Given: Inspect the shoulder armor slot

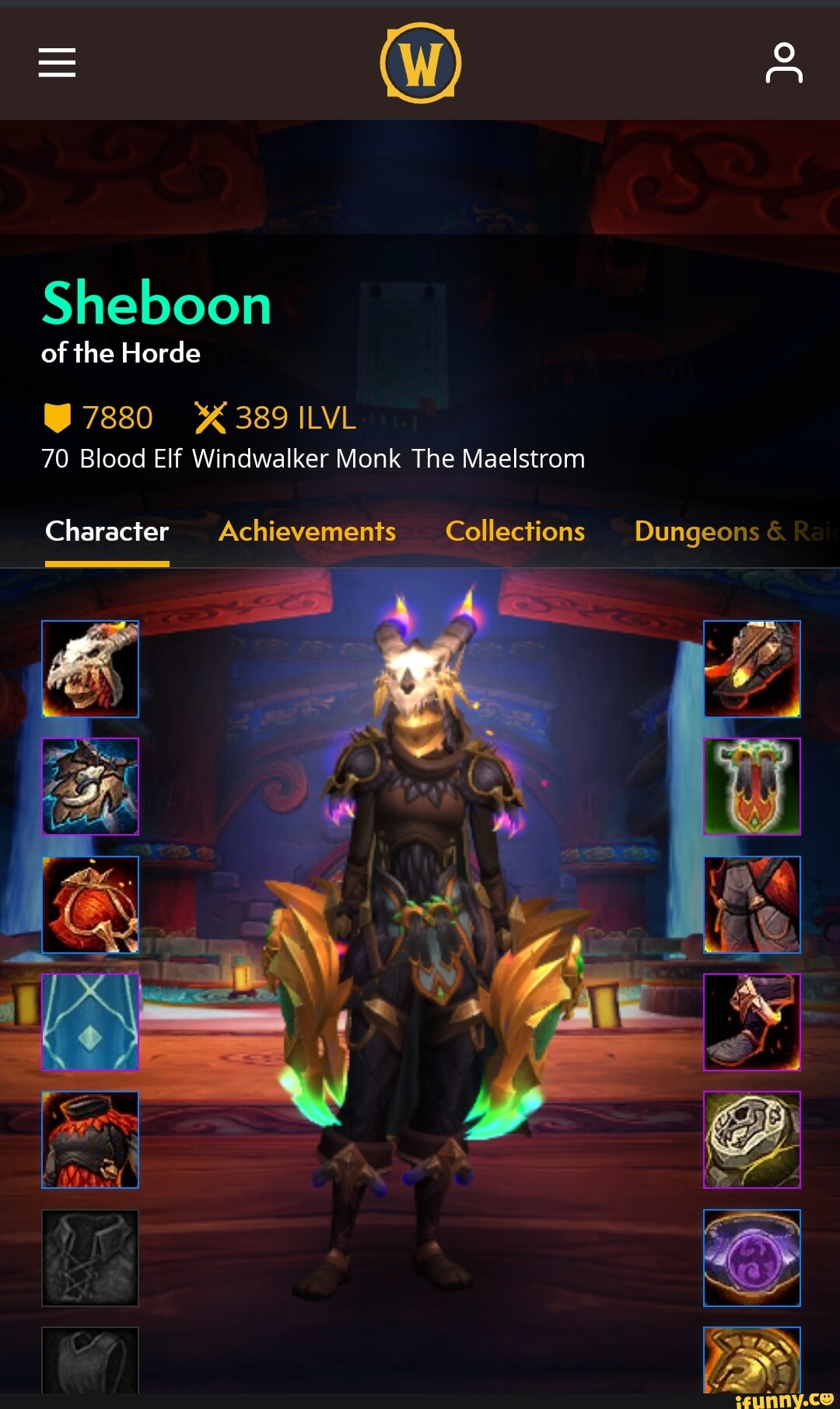Looking at the screenshot, I should point(90,787).
